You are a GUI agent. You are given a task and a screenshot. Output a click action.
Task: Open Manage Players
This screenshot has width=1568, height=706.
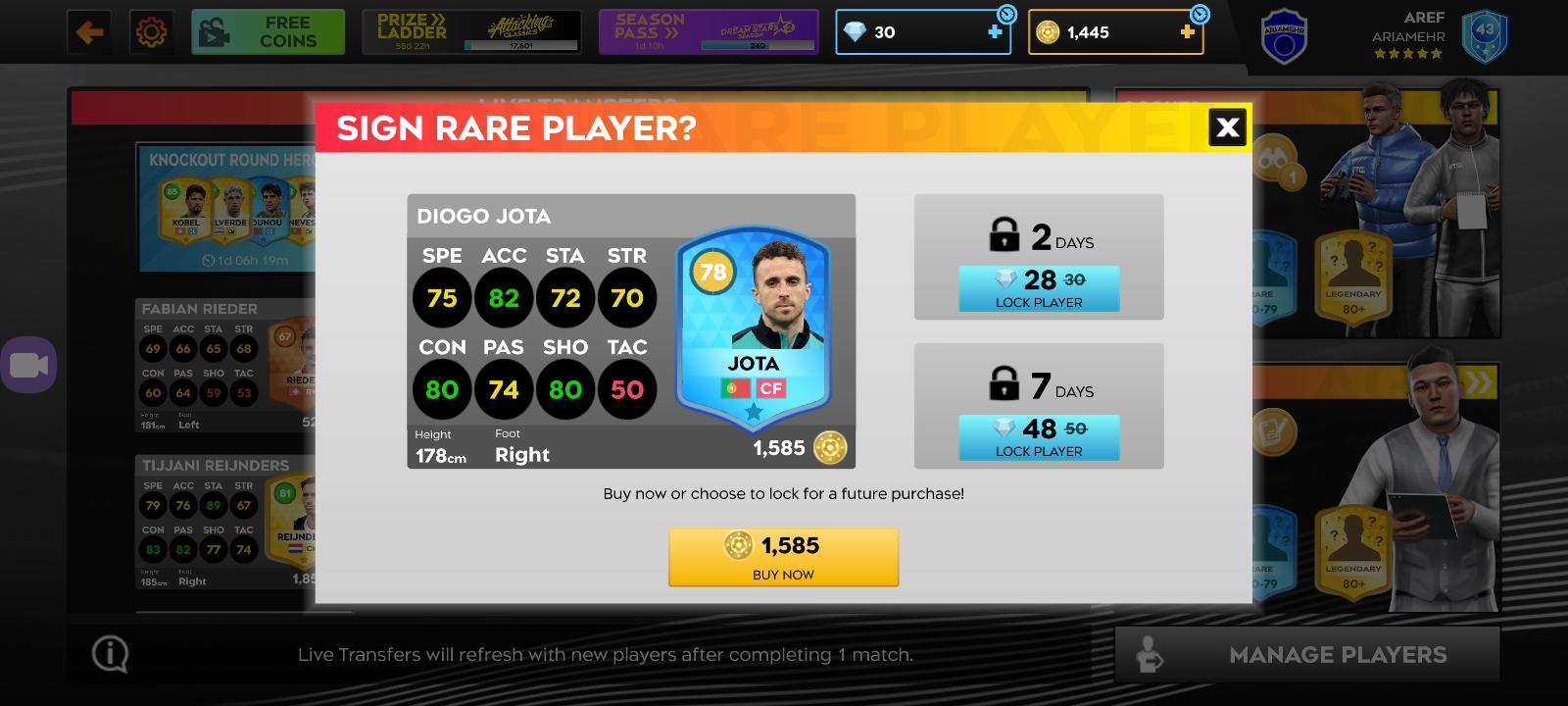coord(1306,654)
